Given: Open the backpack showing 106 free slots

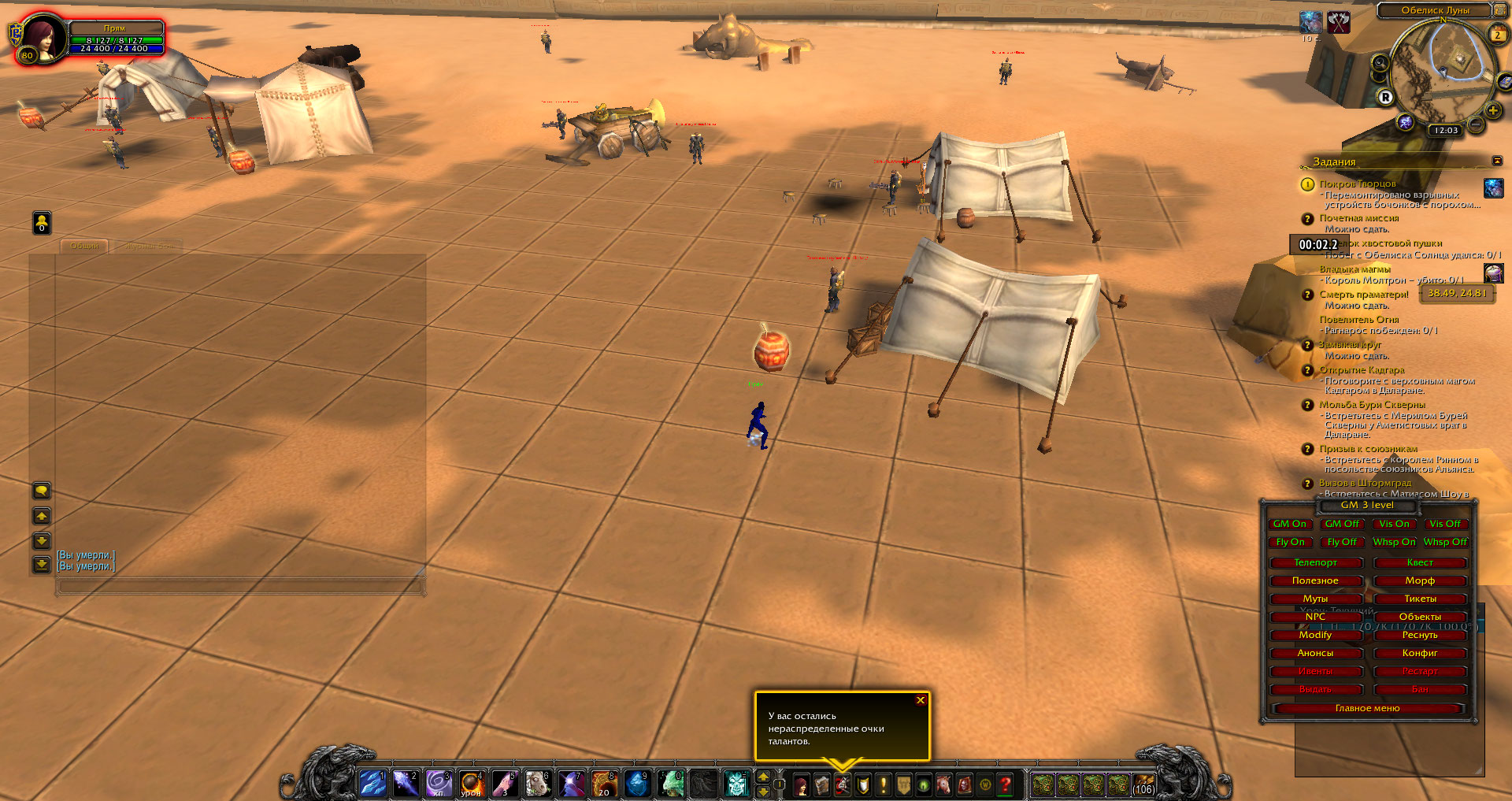Looking at the screenshot, I should [x=1143, y=784].
